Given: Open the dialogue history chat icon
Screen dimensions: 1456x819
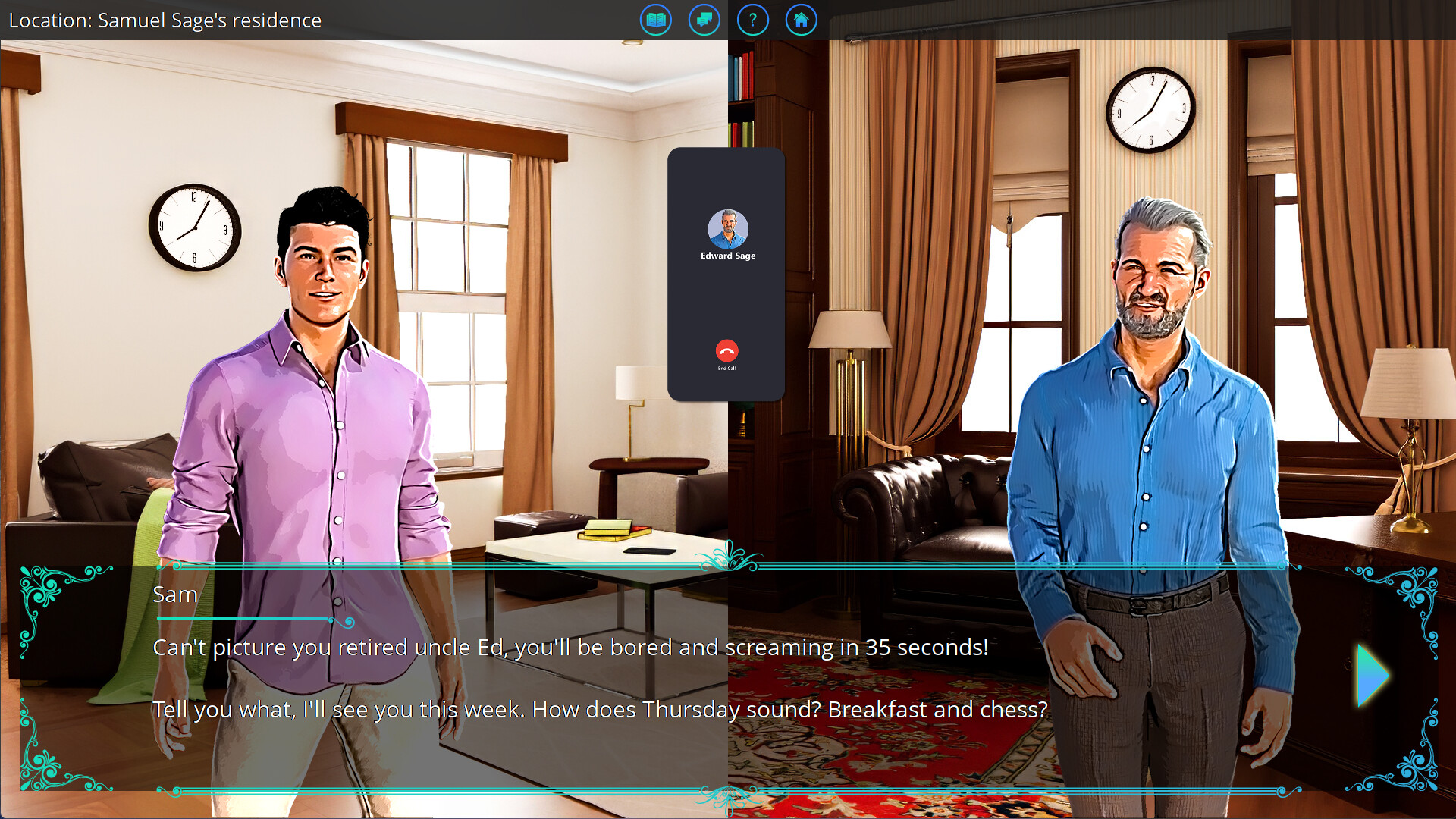Looking at the screenshot, I should coord(704,20).
